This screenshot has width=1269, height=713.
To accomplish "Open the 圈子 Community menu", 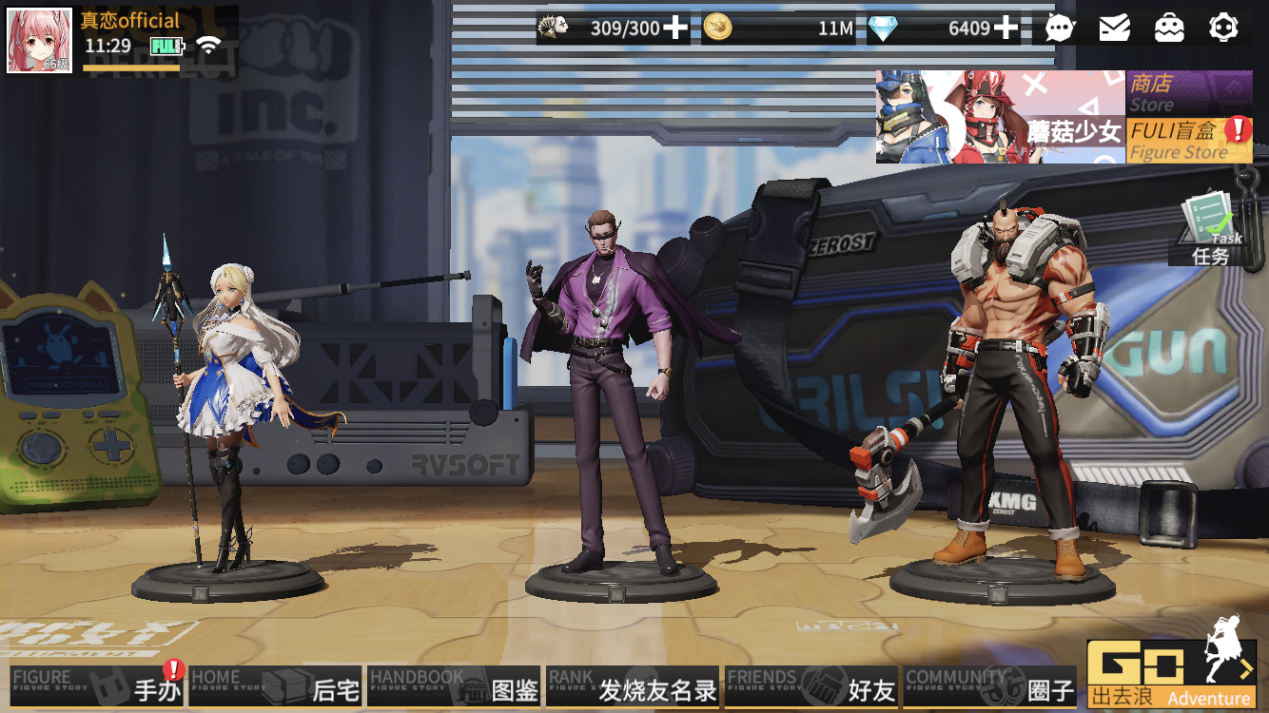I will point(989,687).
